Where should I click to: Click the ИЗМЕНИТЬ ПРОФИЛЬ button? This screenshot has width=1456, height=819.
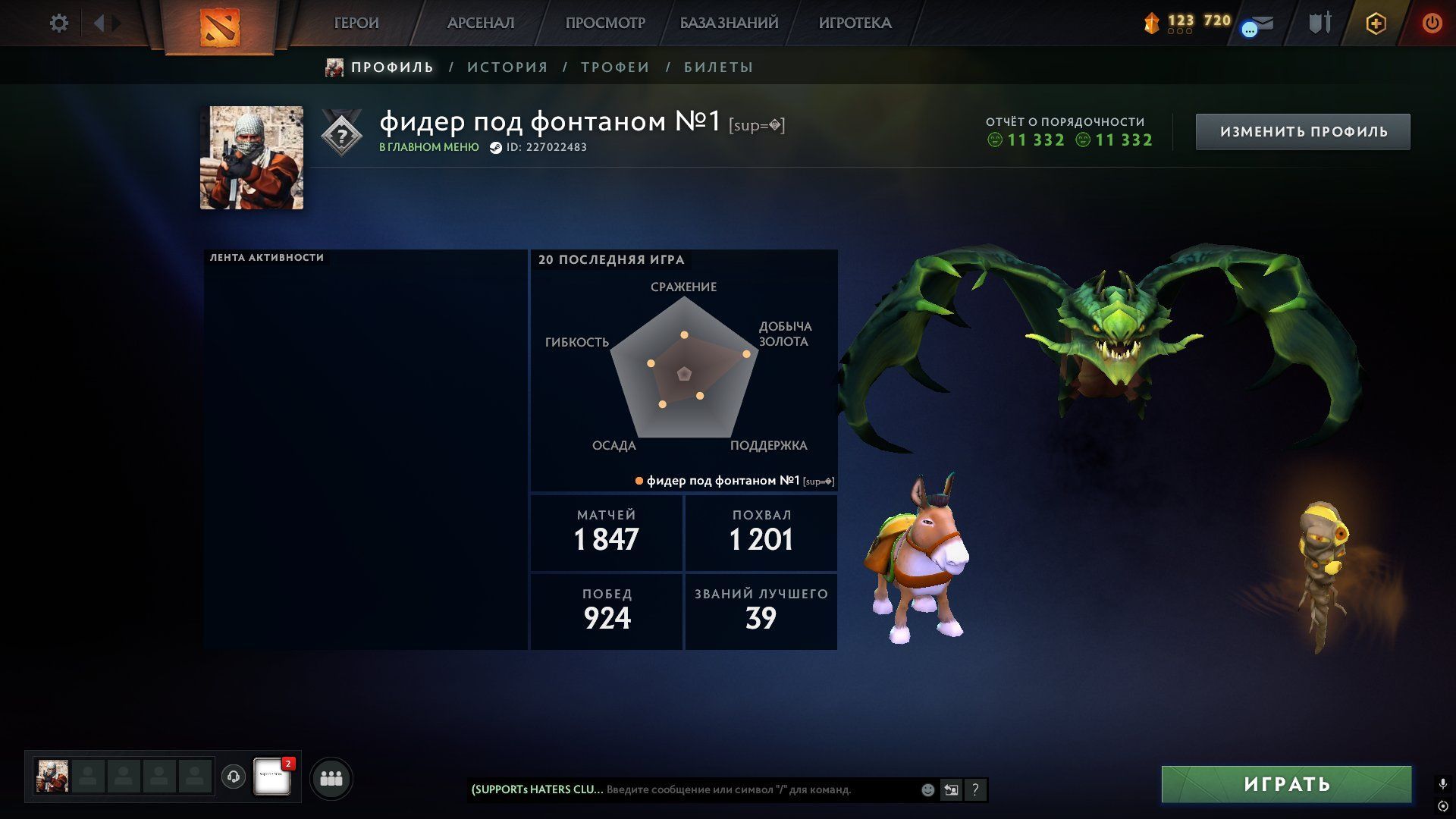coord(1303,132)
